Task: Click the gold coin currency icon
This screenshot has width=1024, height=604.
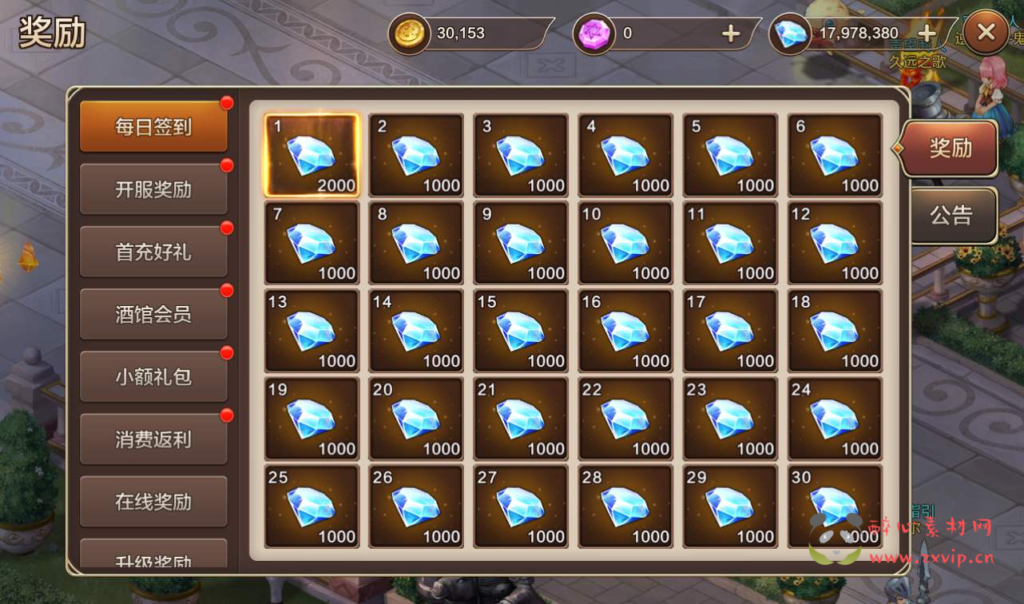Action: (407, 33)
